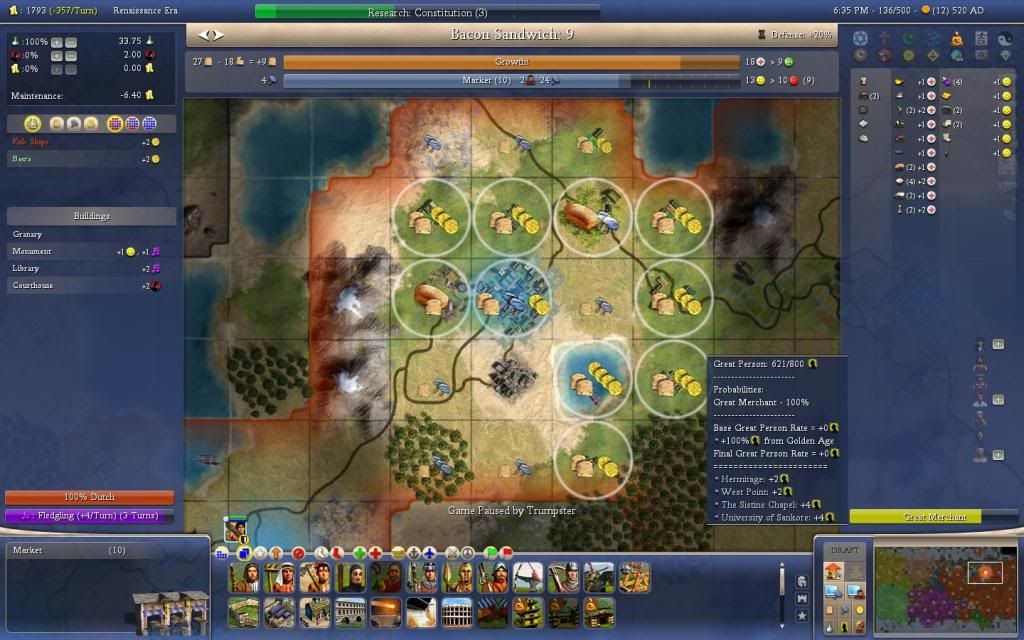Select the garrisoned unit portrait above the build list
This screenshot has height=640, width=1024.
click(236, 529)
